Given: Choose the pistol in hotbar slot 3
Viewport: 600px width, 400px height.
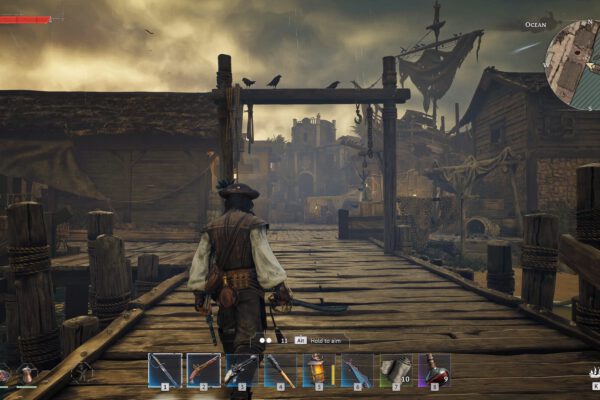Looking at the screenshot, I should [242, 369].
